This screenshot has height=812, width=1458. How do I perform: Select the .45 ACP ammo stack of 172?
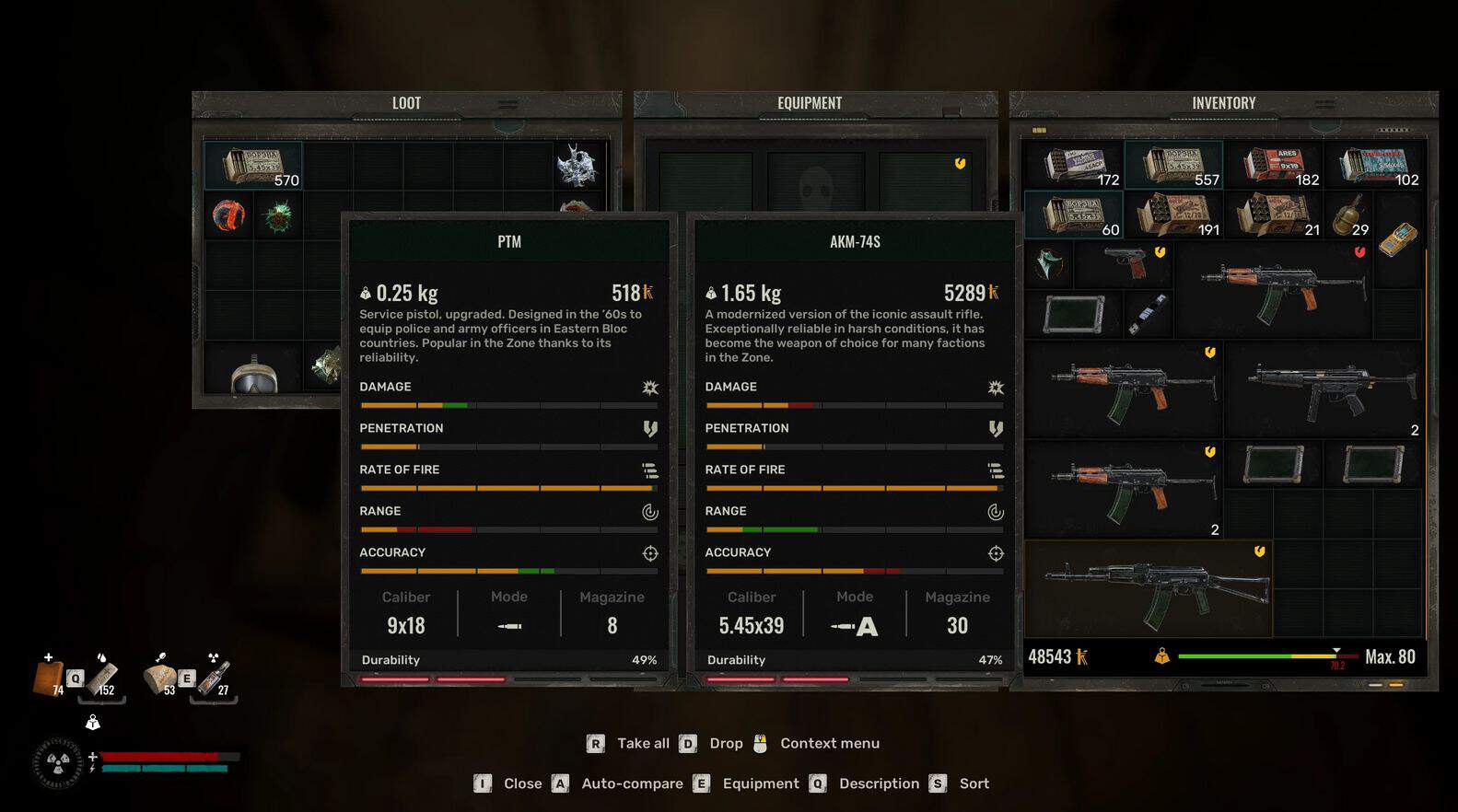tap(1074, 166)
